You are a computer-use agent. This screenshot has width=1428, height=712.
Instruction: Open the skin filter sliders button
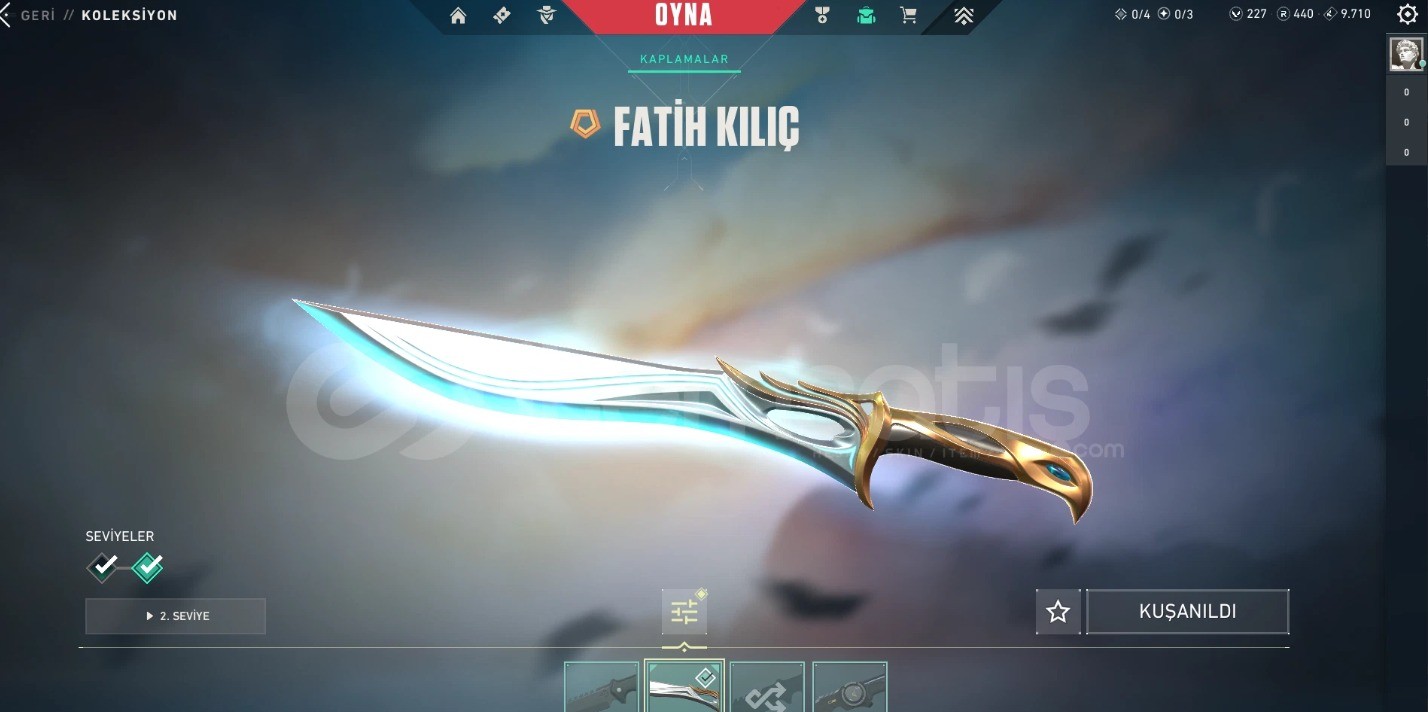(x=684, y=612)
